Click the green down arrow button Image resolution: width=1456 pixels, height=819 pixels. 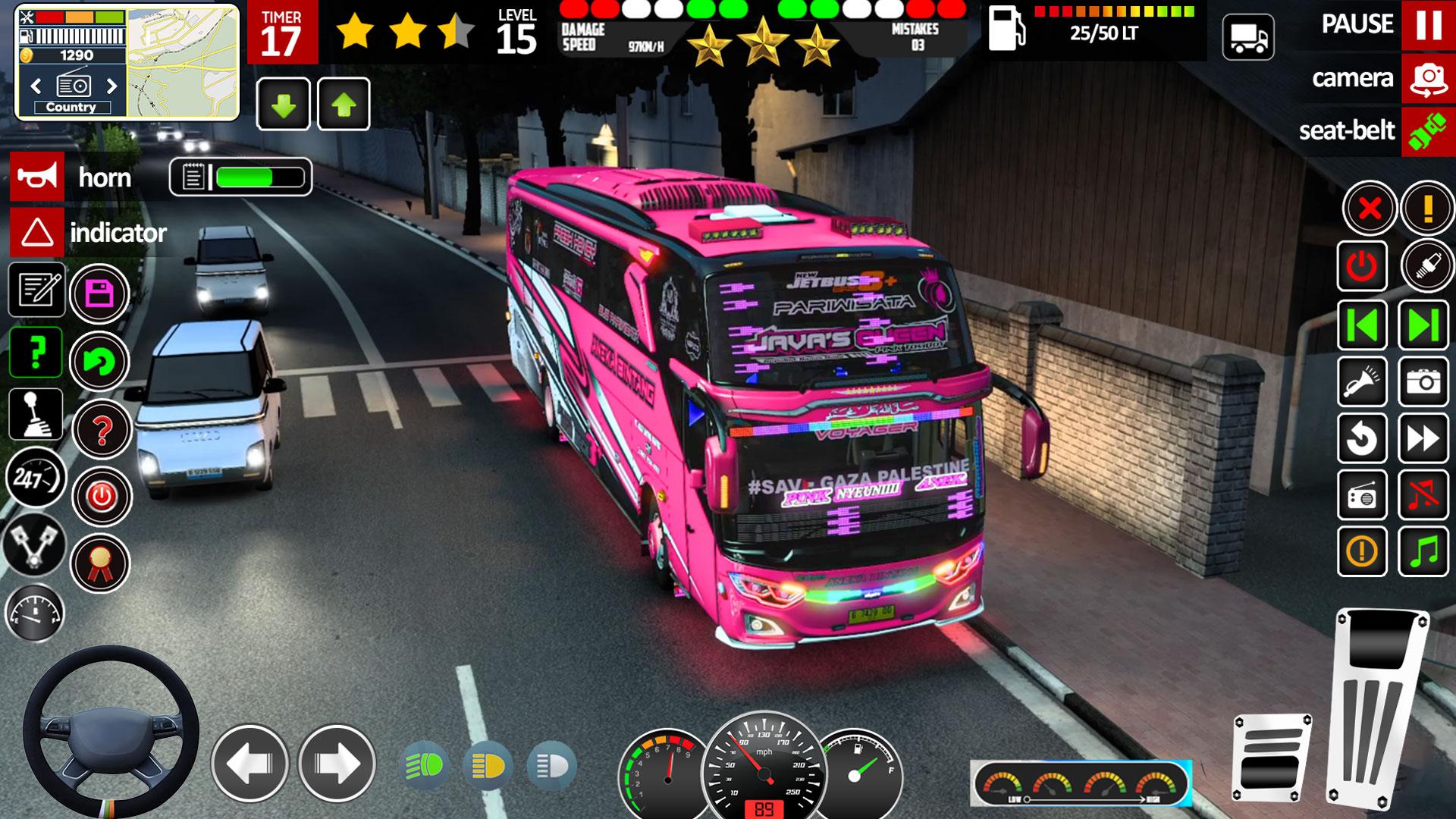coord(284,105)
